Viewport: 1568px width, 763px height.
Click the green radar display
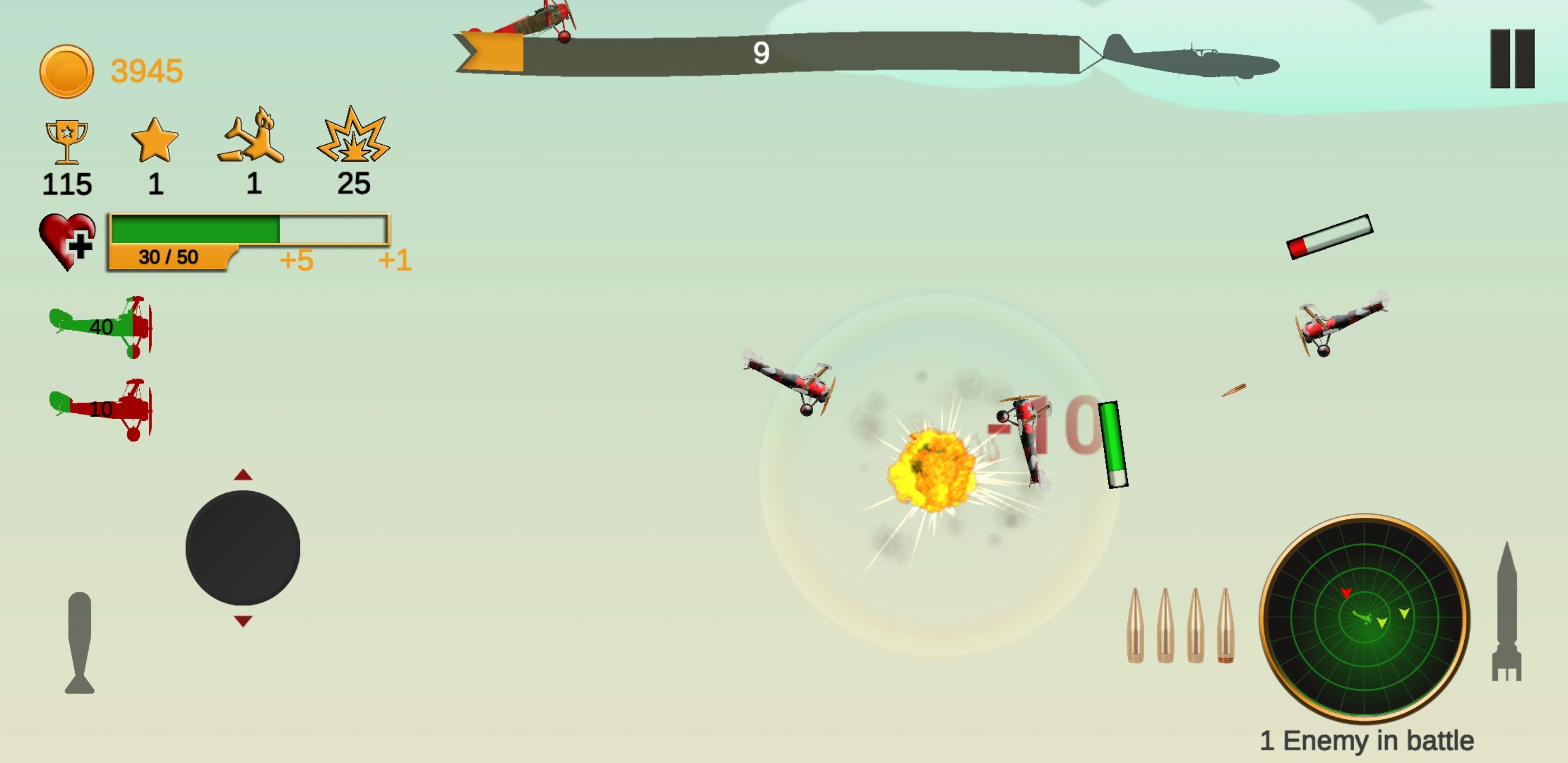point(1364,618)
